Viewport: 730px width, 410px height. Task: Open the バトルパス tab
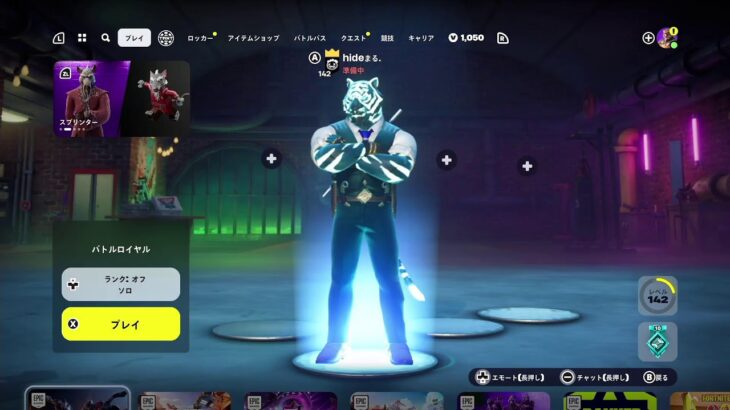[x=310, y=38]
